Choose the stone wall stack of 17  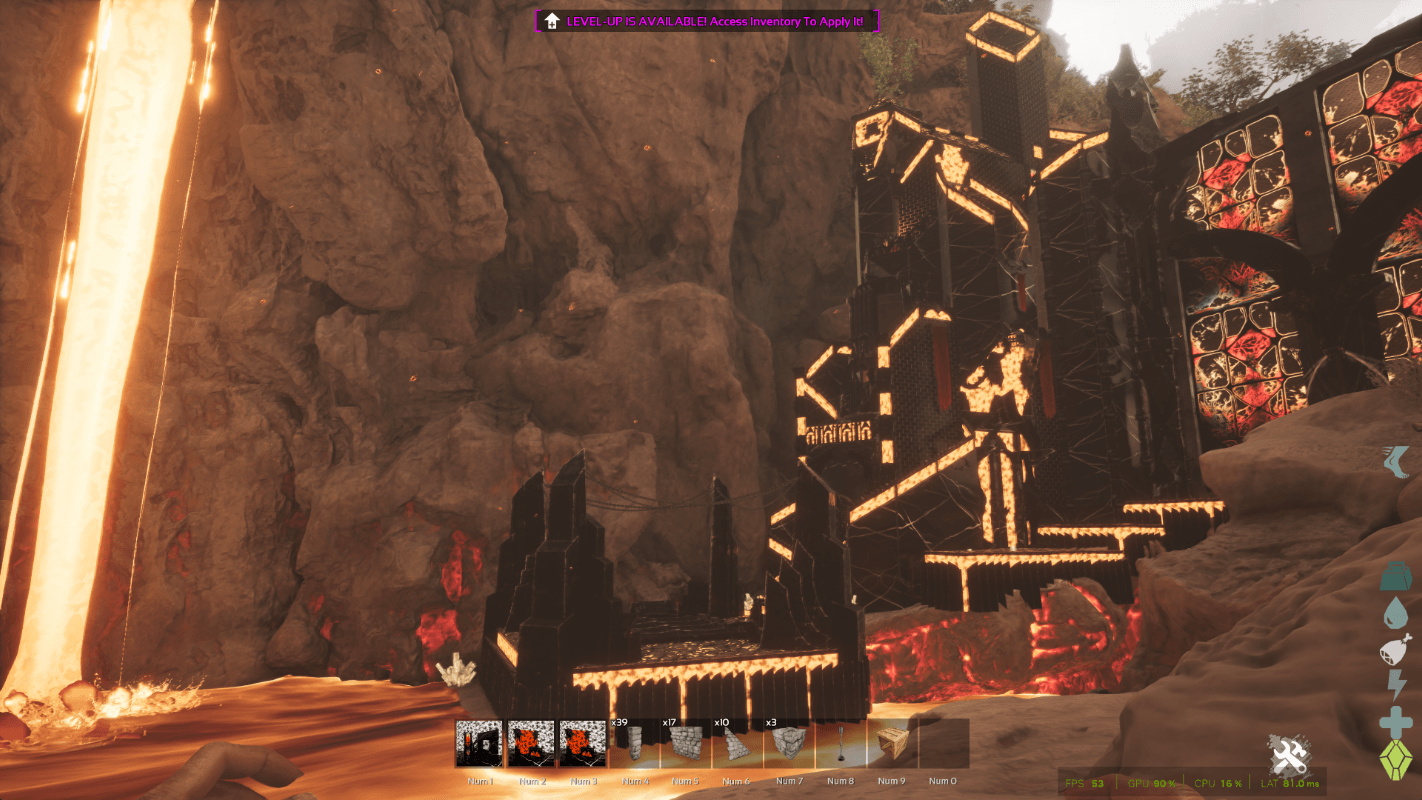click(686, 744)
